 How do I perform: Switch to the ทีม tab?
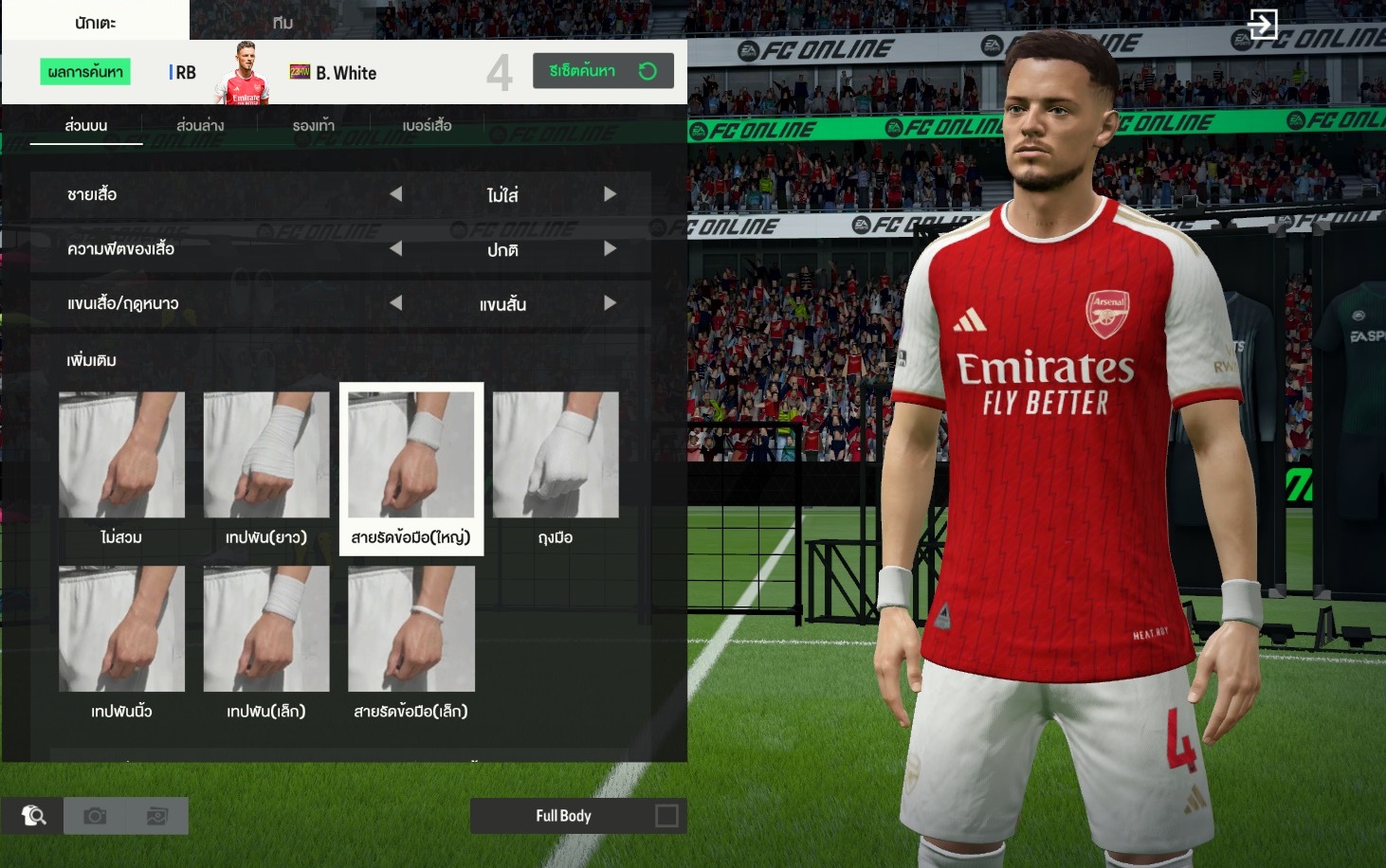coord(283,22)
